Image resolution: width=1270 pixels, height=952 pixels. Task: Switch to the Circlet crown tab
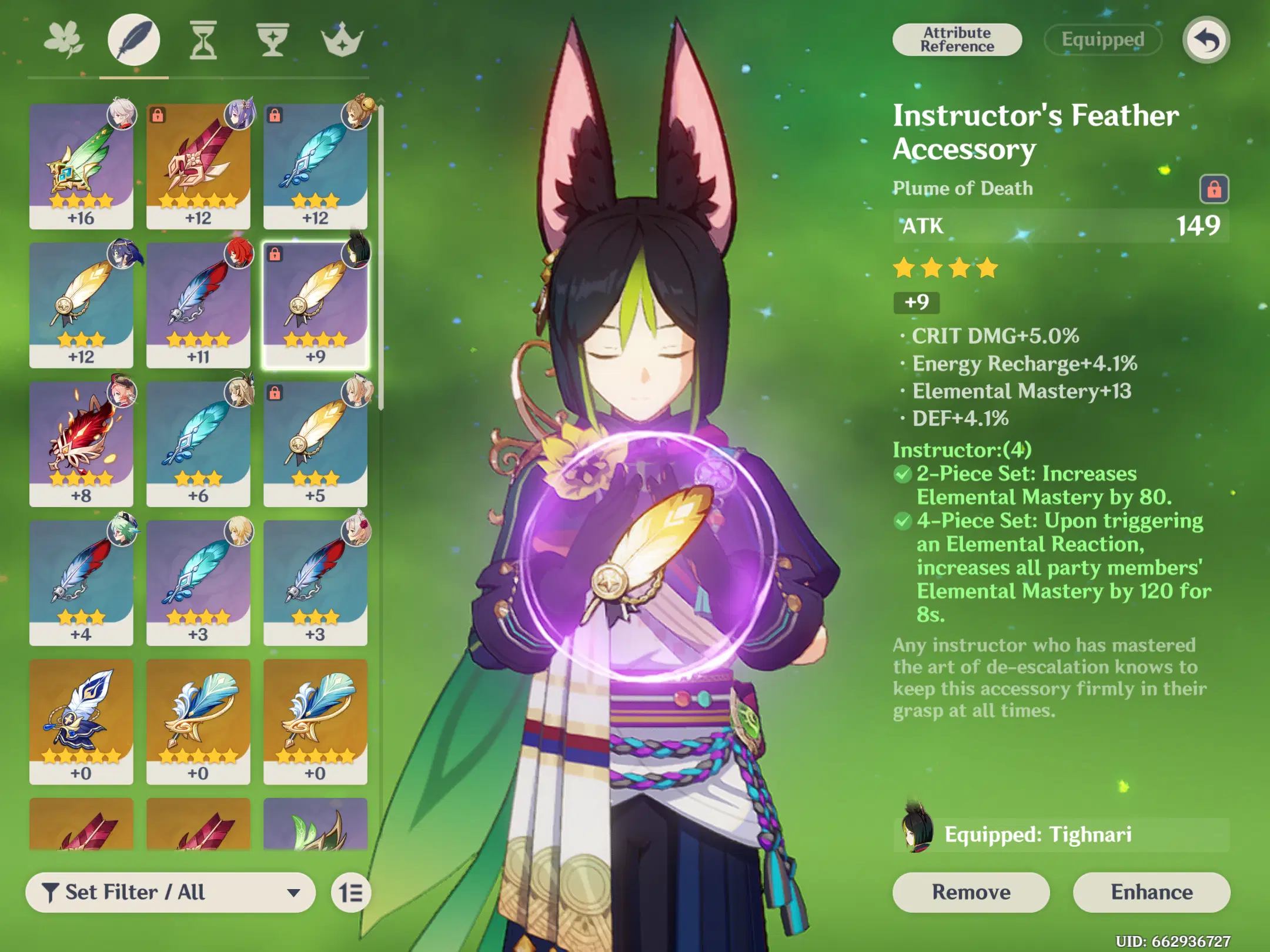click(x=342, y=40)
